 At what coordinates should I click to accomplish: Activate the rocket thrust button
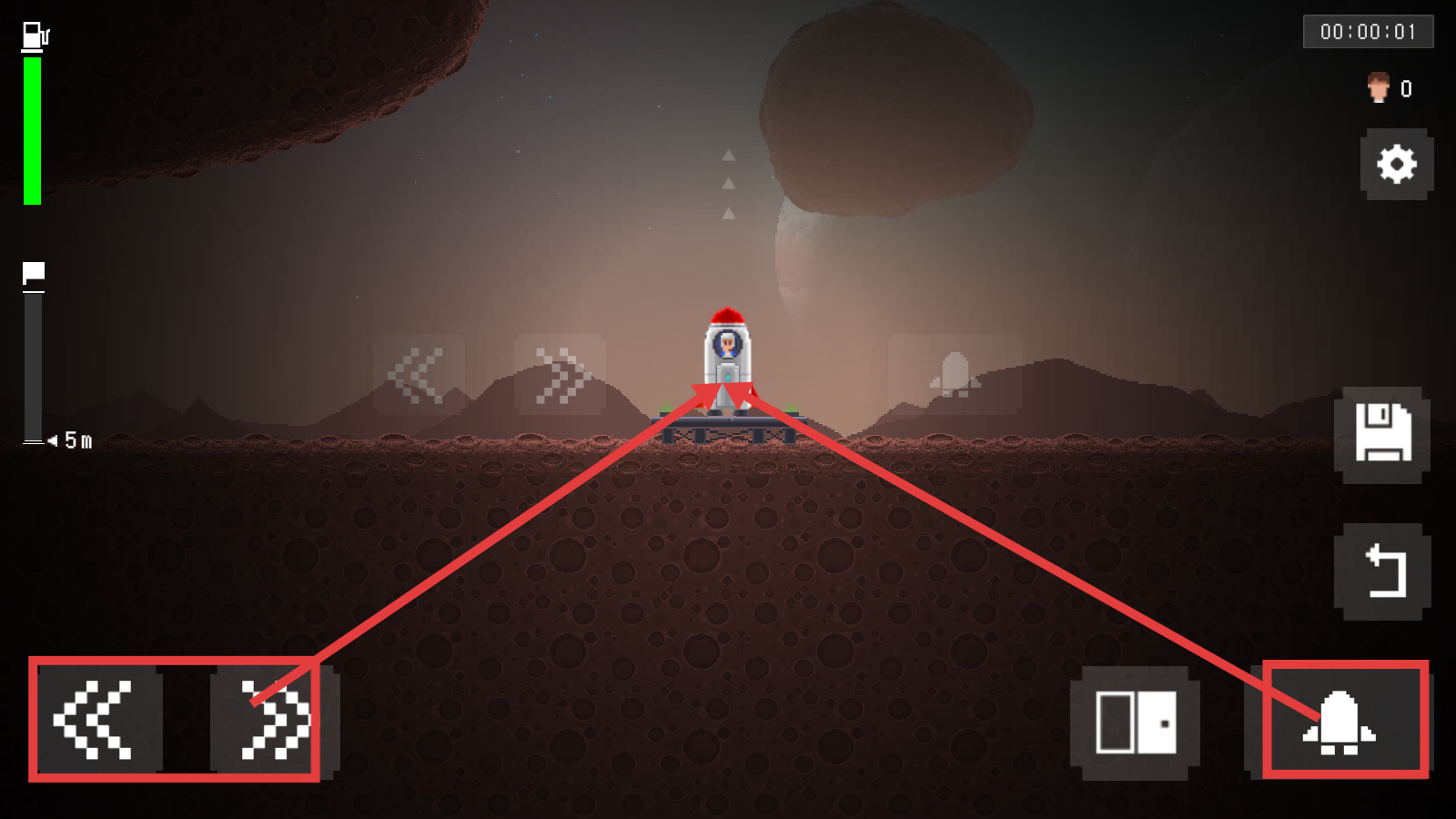point(1340,723)
